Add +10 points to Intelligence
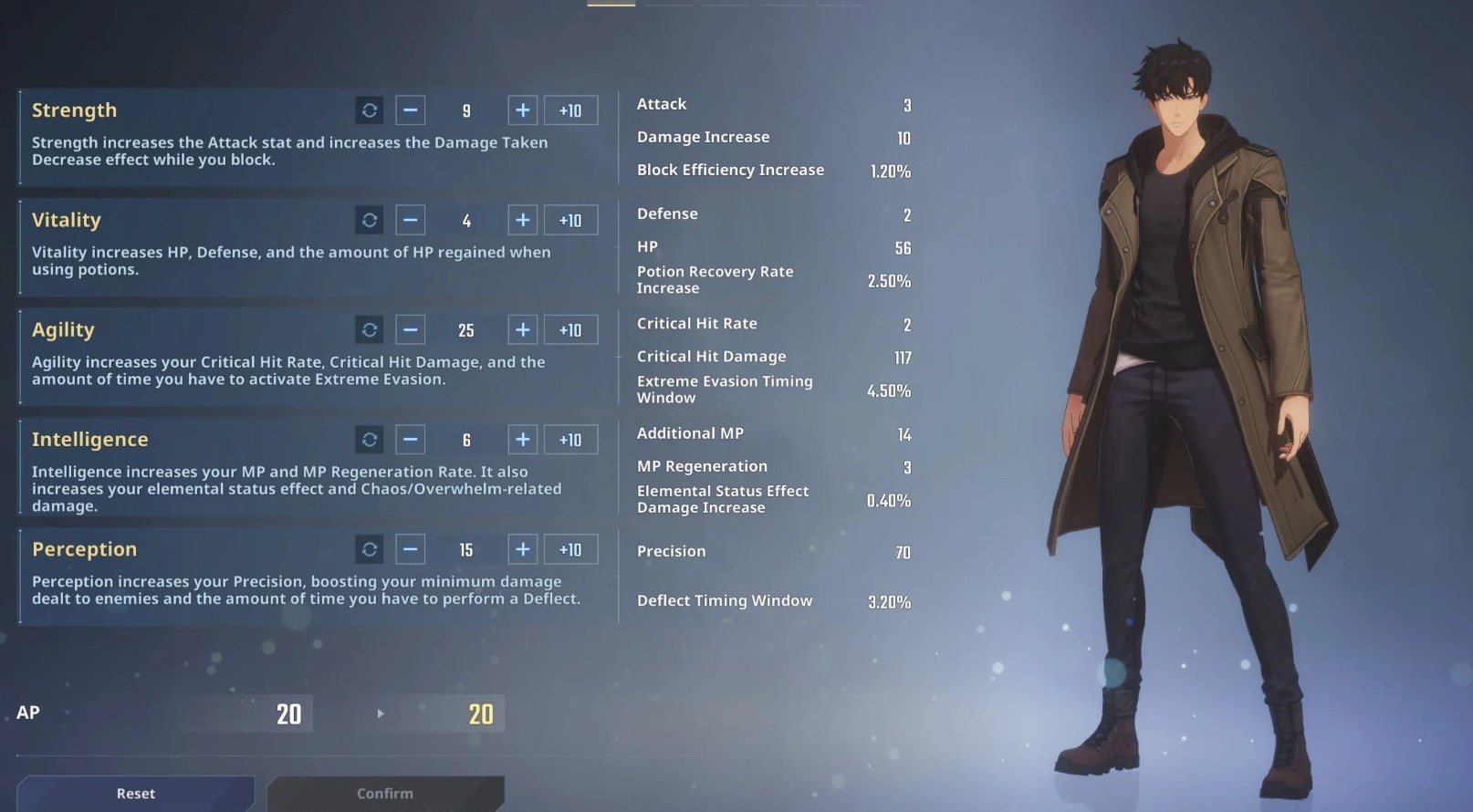1473x812 pixels. tap(570, 440)
